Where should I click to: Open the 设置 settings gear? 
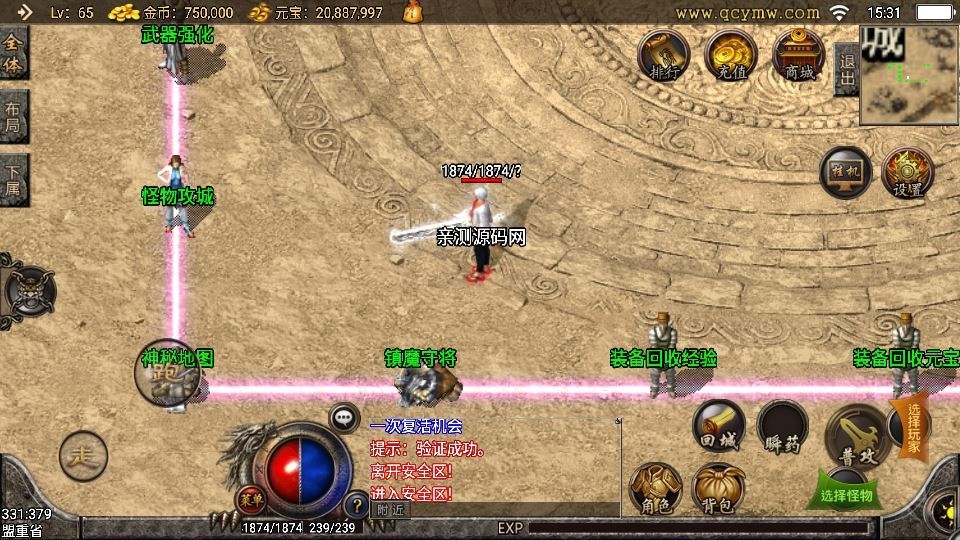[x=907, y=174]
